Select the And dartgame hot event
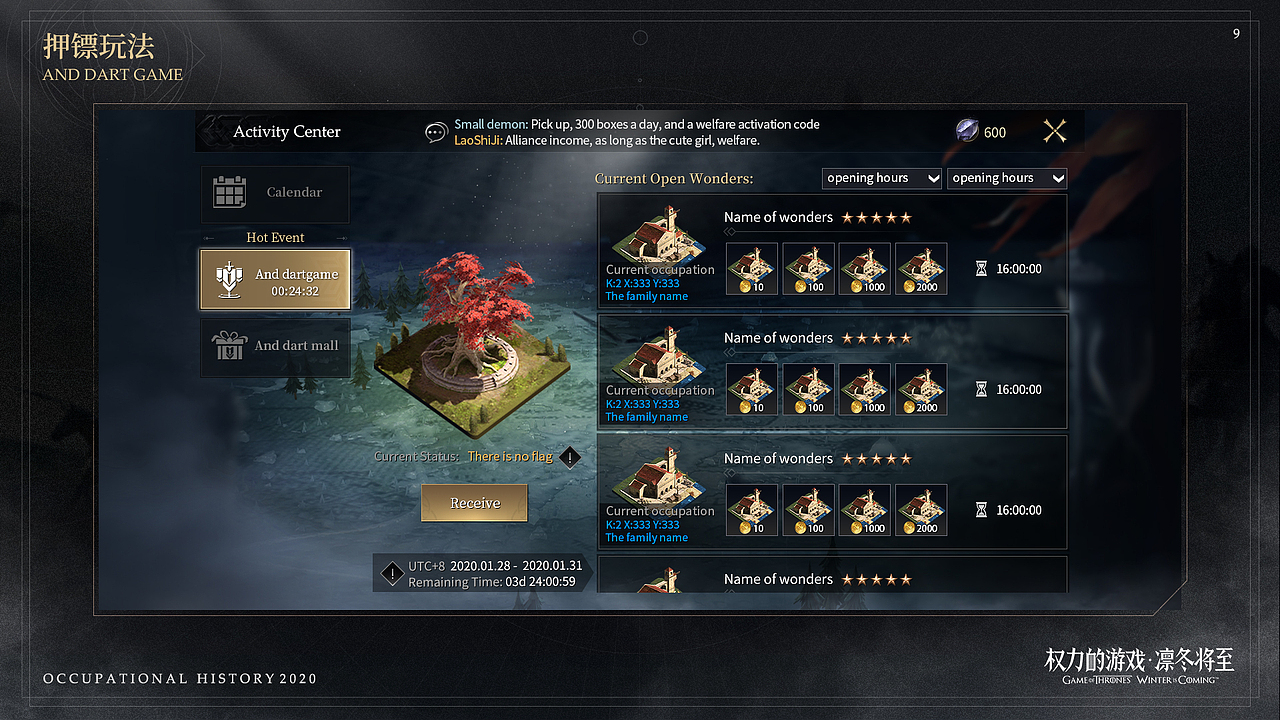The height and width of the screenshot is (720, 1280). [x=275, y=280]
